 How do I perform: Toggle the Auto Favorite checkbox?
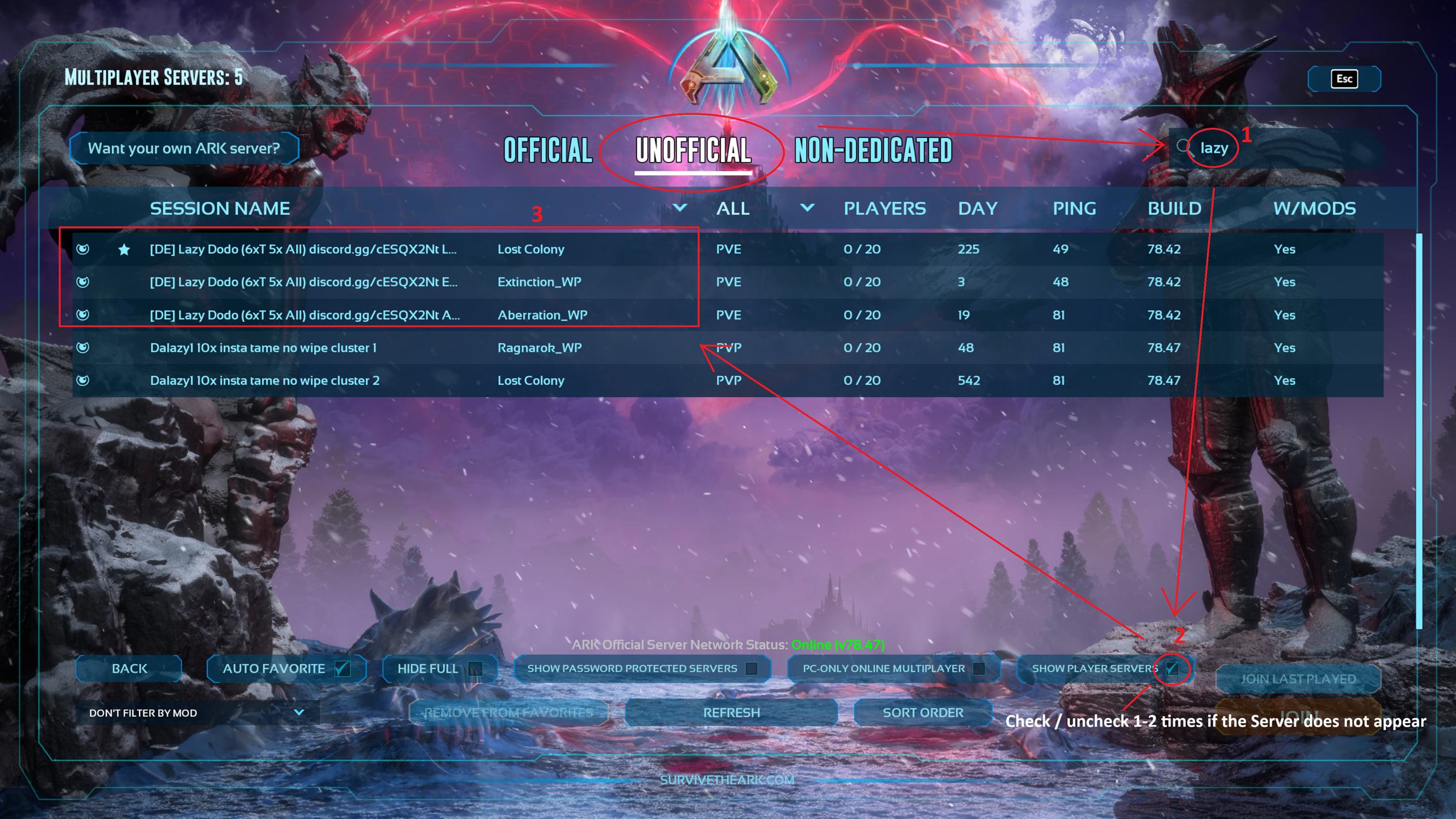342,668
